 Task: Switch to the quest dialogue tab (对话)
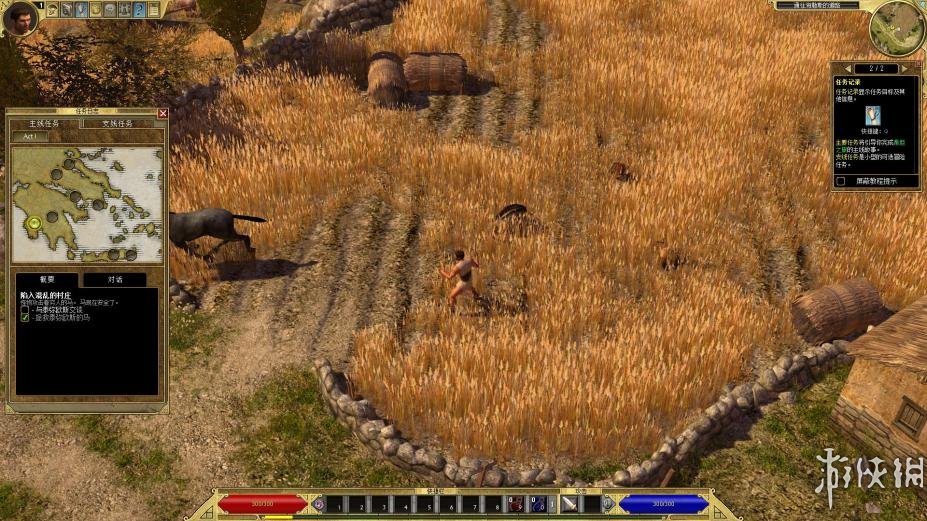coord(114,280)
